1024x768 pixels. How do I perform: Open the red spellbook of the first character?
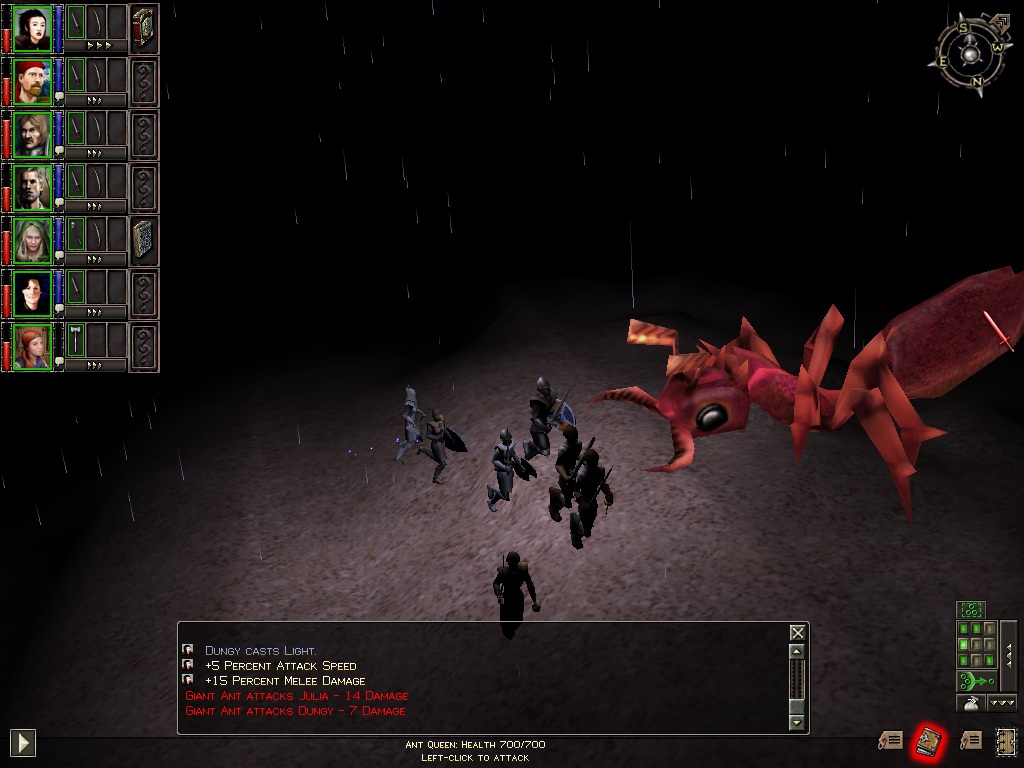click(x=144, y=28)
